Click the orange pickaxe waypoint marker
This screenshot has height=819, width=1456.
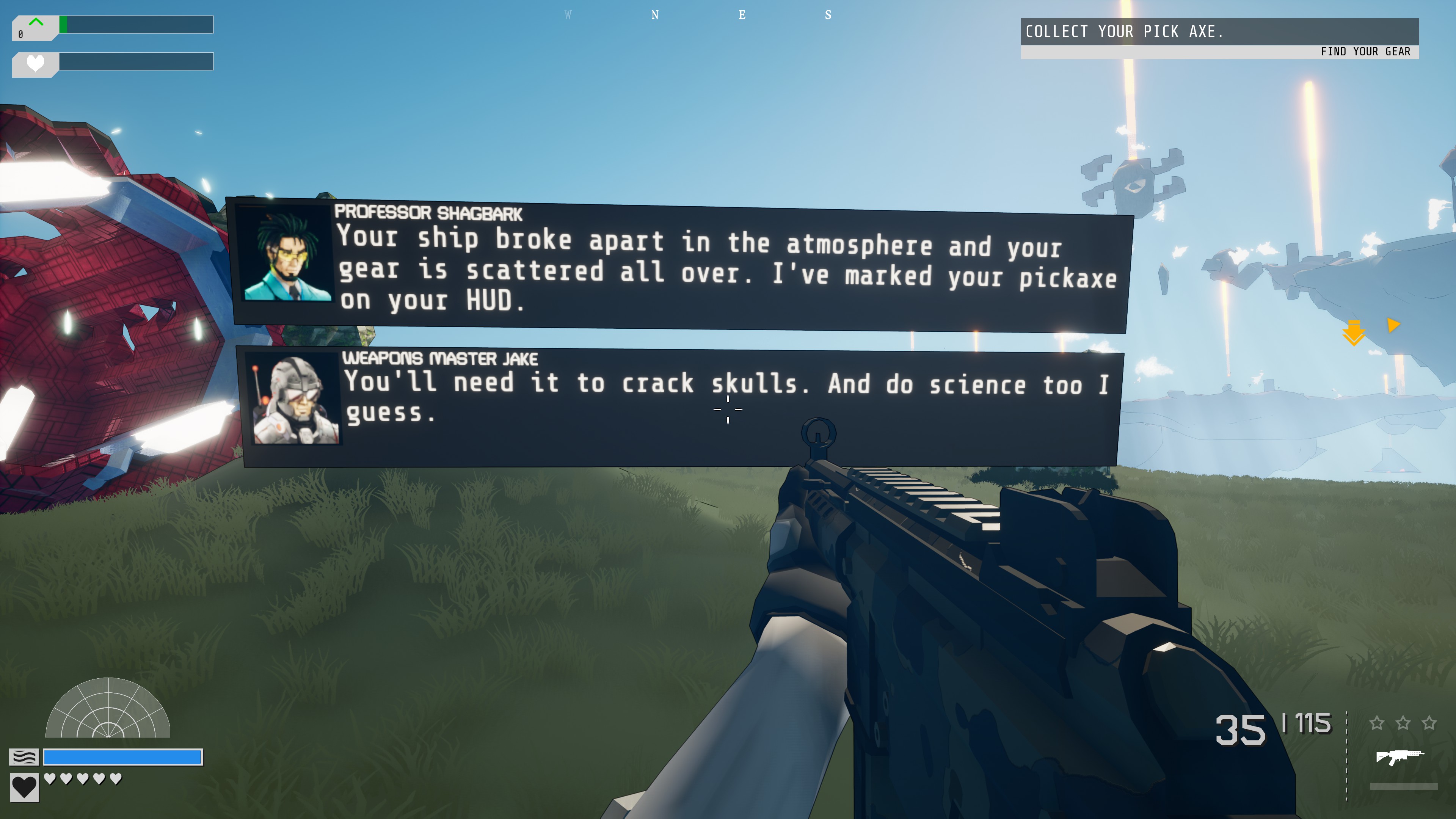coord(1353,333)
